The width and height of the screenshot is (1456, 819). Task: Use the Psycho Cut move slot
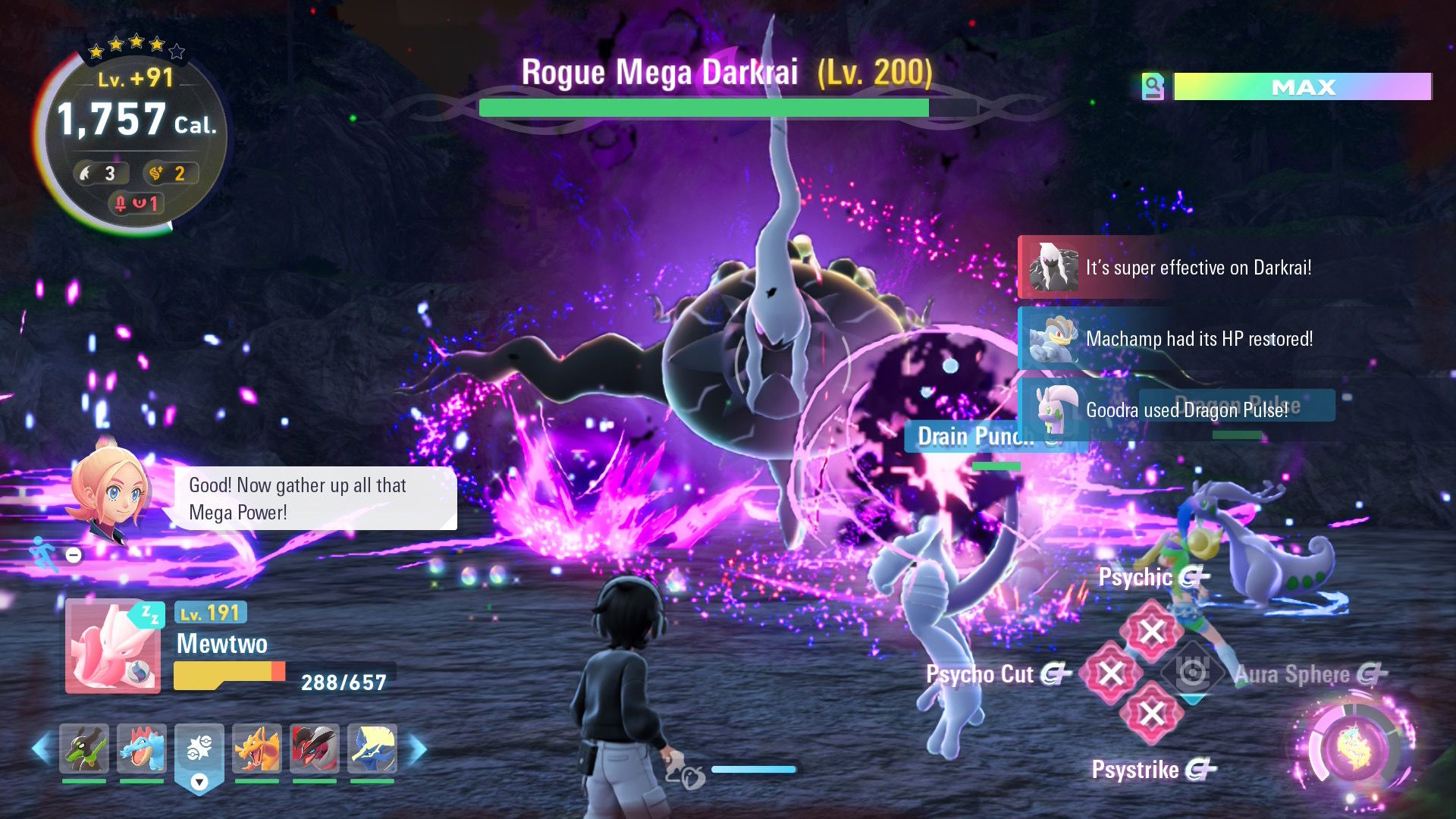(1111, 673)
